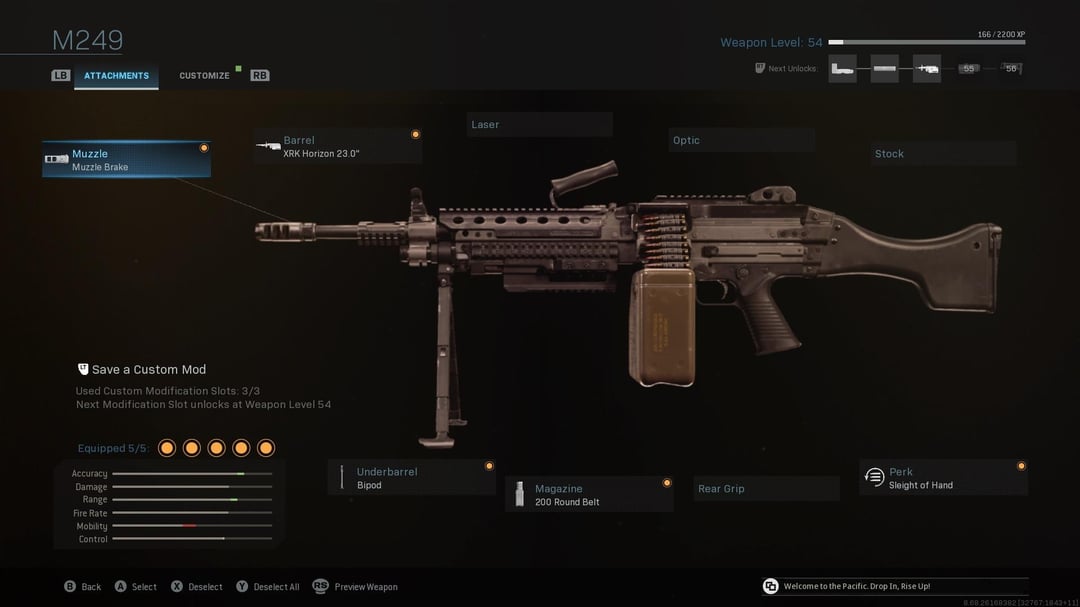
Task: Switch to the Attachments tab
Action: [116, 76]
